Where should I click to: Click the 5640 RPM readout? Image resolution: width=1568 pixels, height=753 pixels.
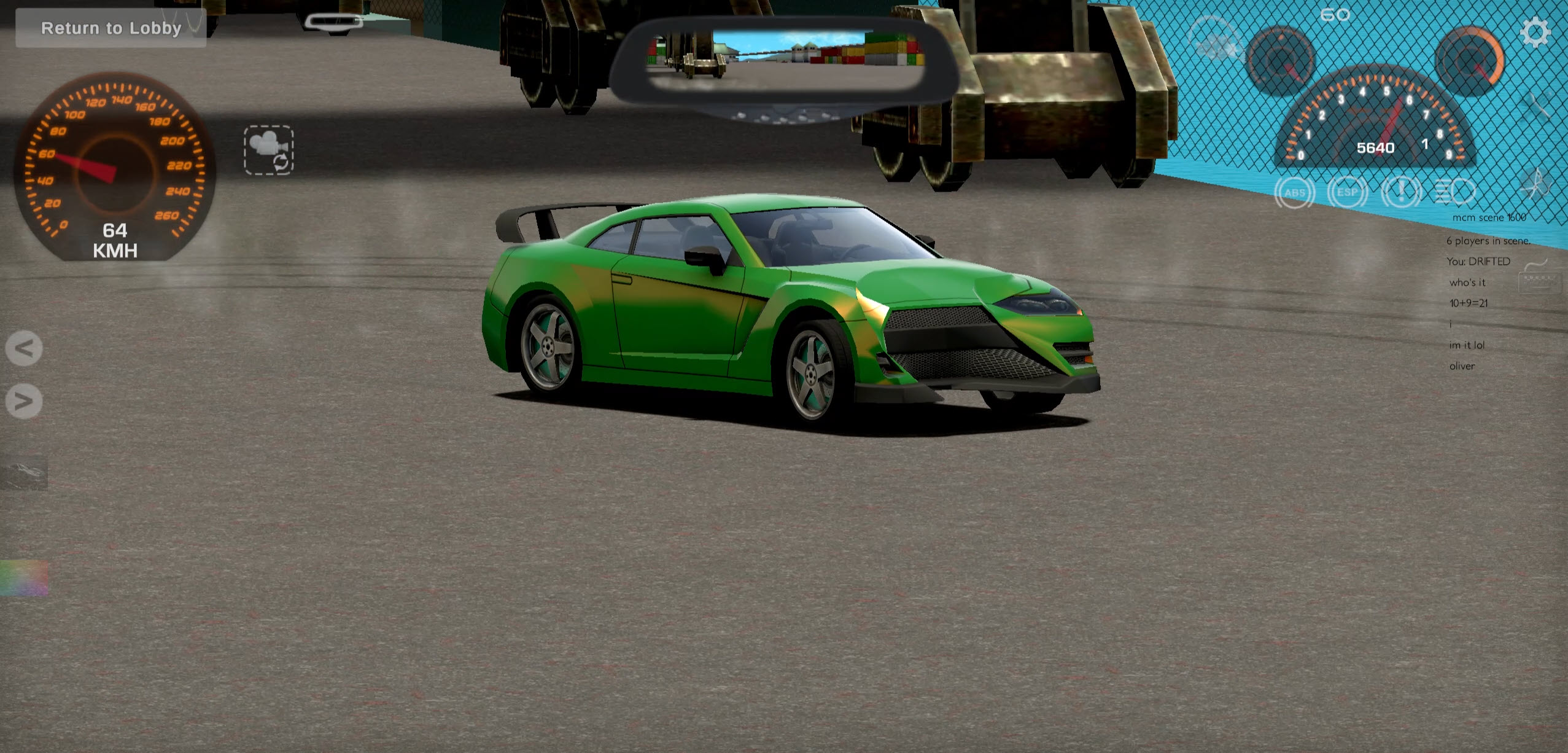click(1375, 147)
